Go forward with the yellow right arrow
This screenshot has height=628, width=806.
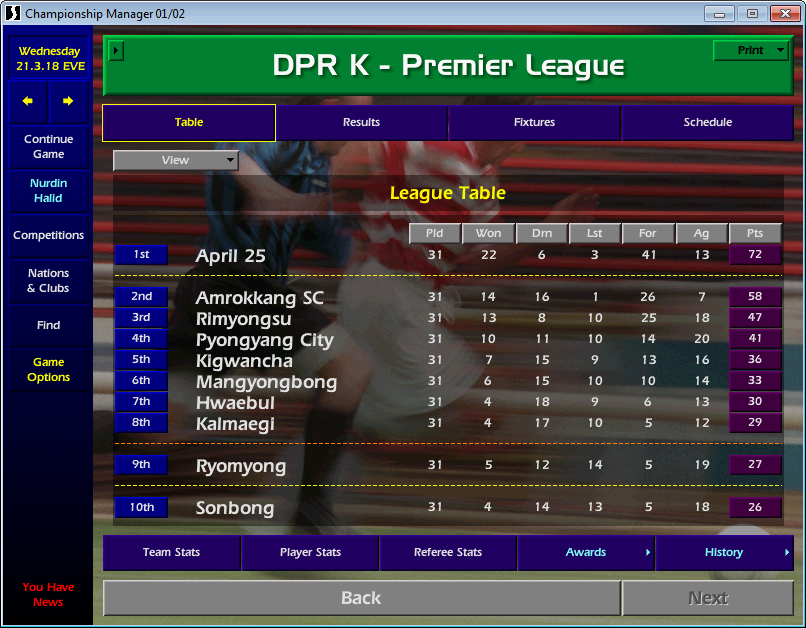(68, 101)
